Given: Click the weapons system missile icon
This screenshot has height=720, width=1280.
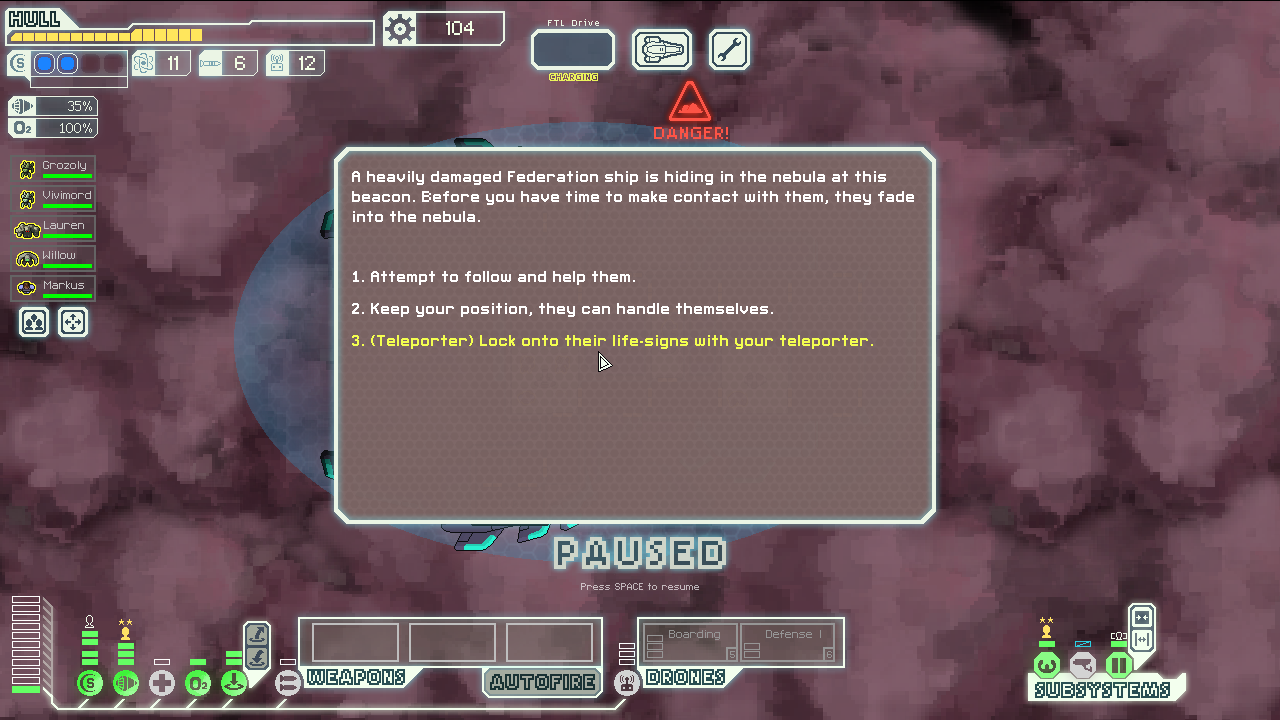Looking at the screenshot, I should pos(288,684).
